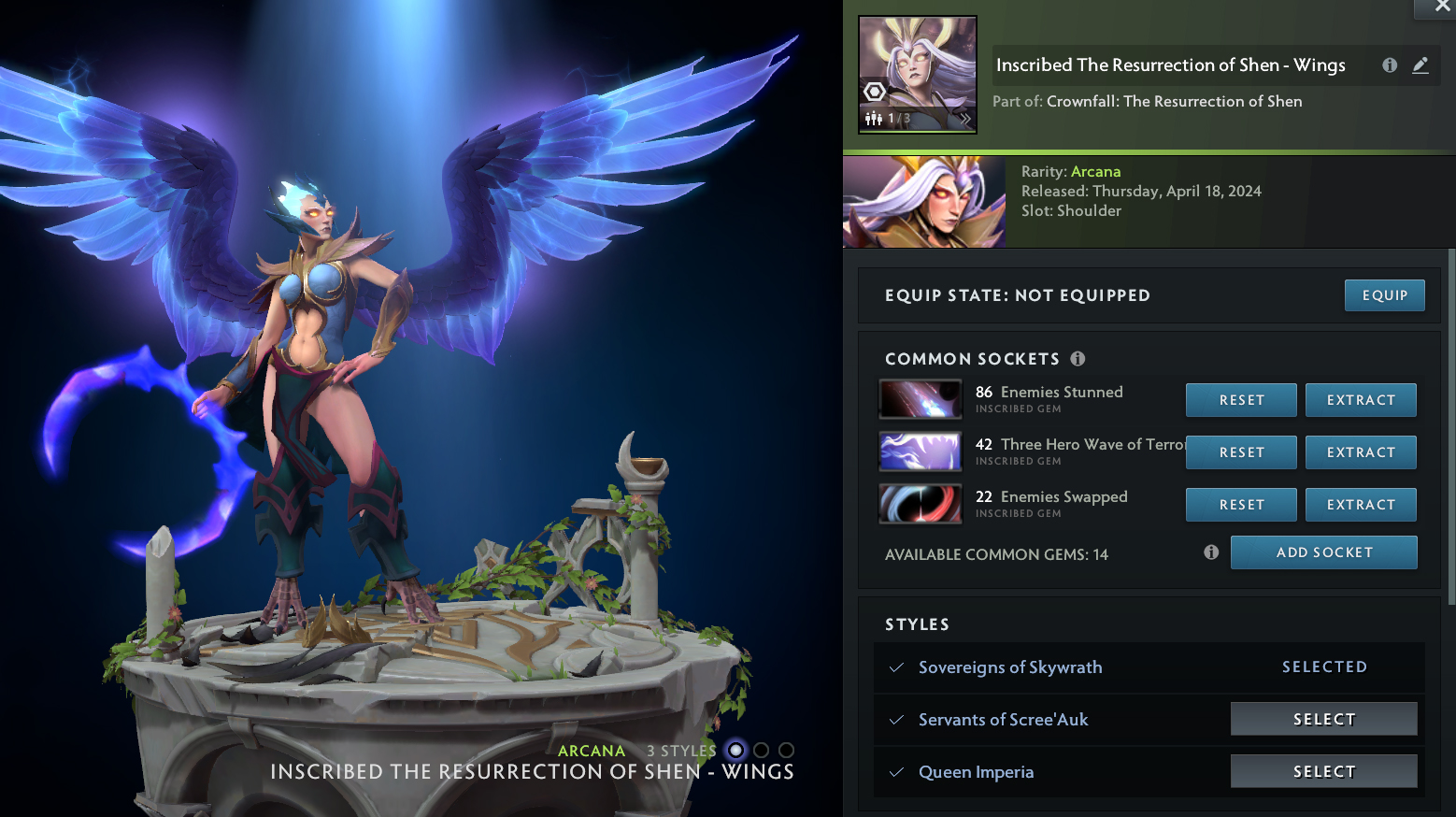Click the info icon beside Available Common Gems
1456x817 pixels.
[x=1211, y=552]
